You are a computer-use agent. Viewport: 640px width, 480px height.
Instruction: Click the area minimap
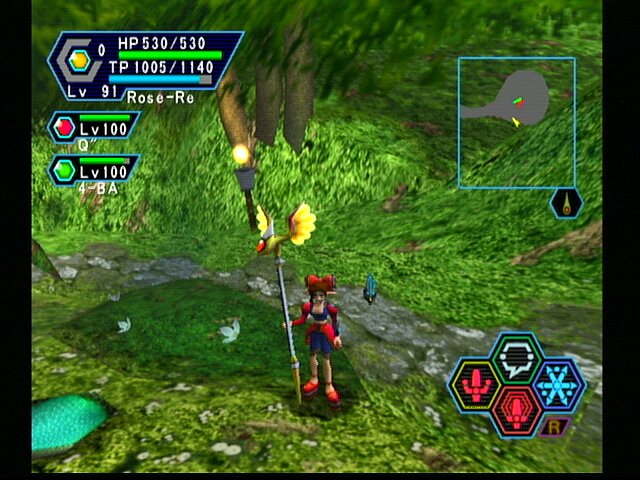tap(516, 122)
